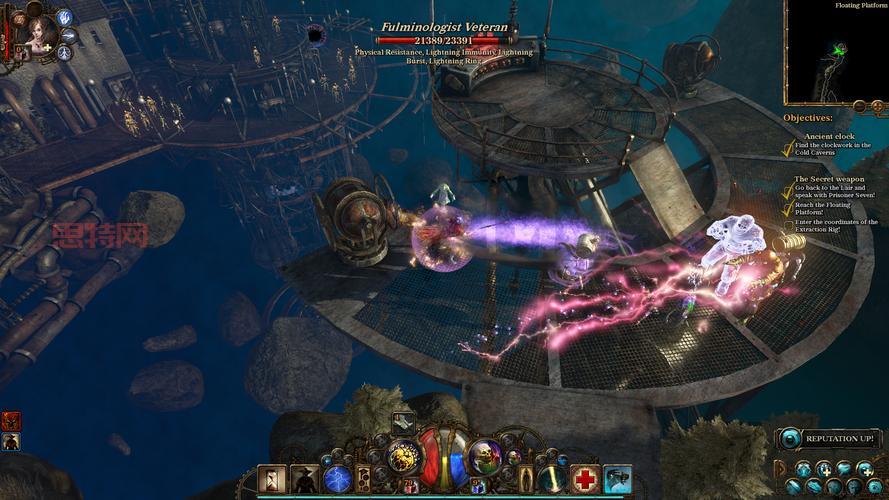
Task: Activate the yellow light beam skill
Action: (552, 479)
